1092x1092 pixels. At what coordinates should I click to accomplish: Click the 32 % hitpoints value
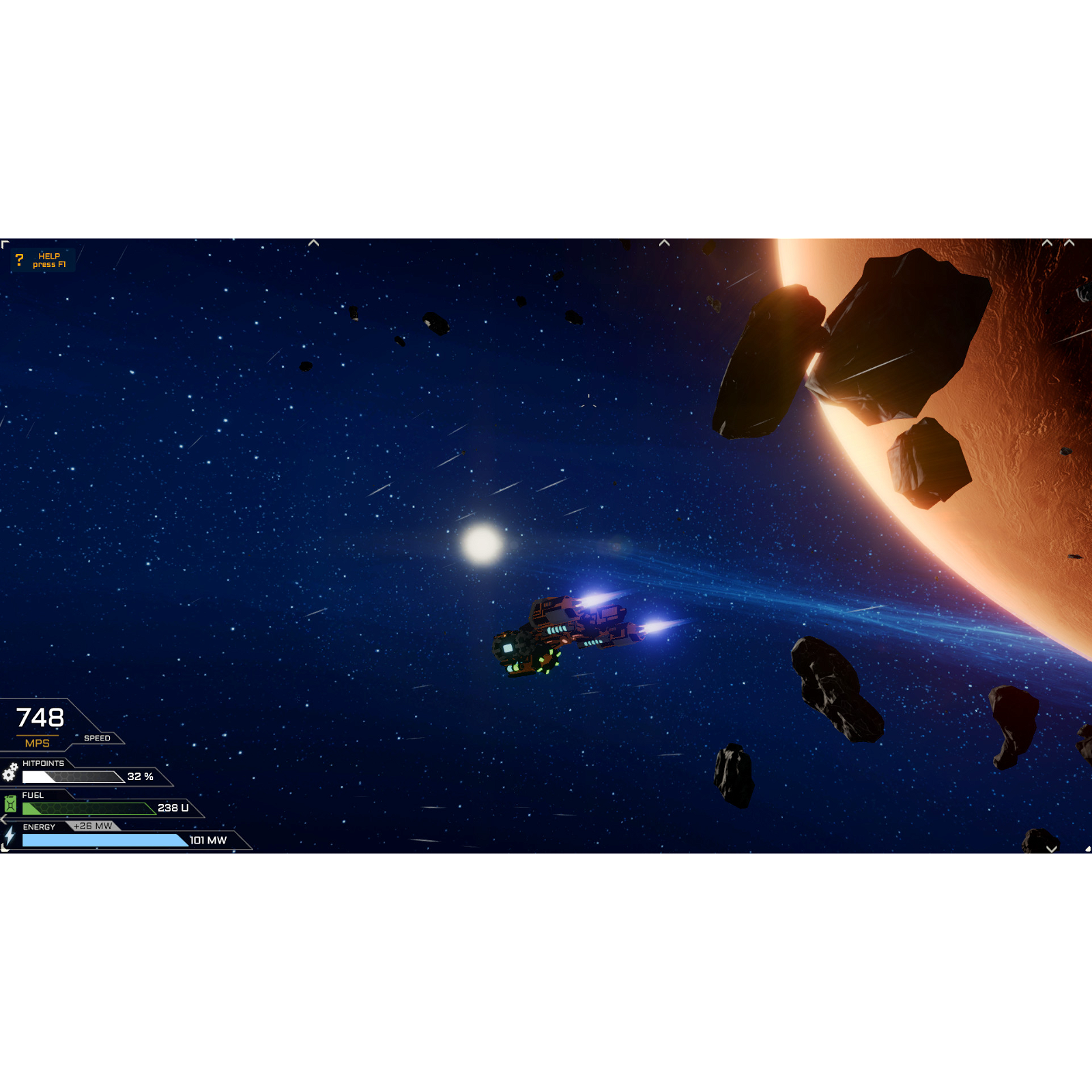139,777
